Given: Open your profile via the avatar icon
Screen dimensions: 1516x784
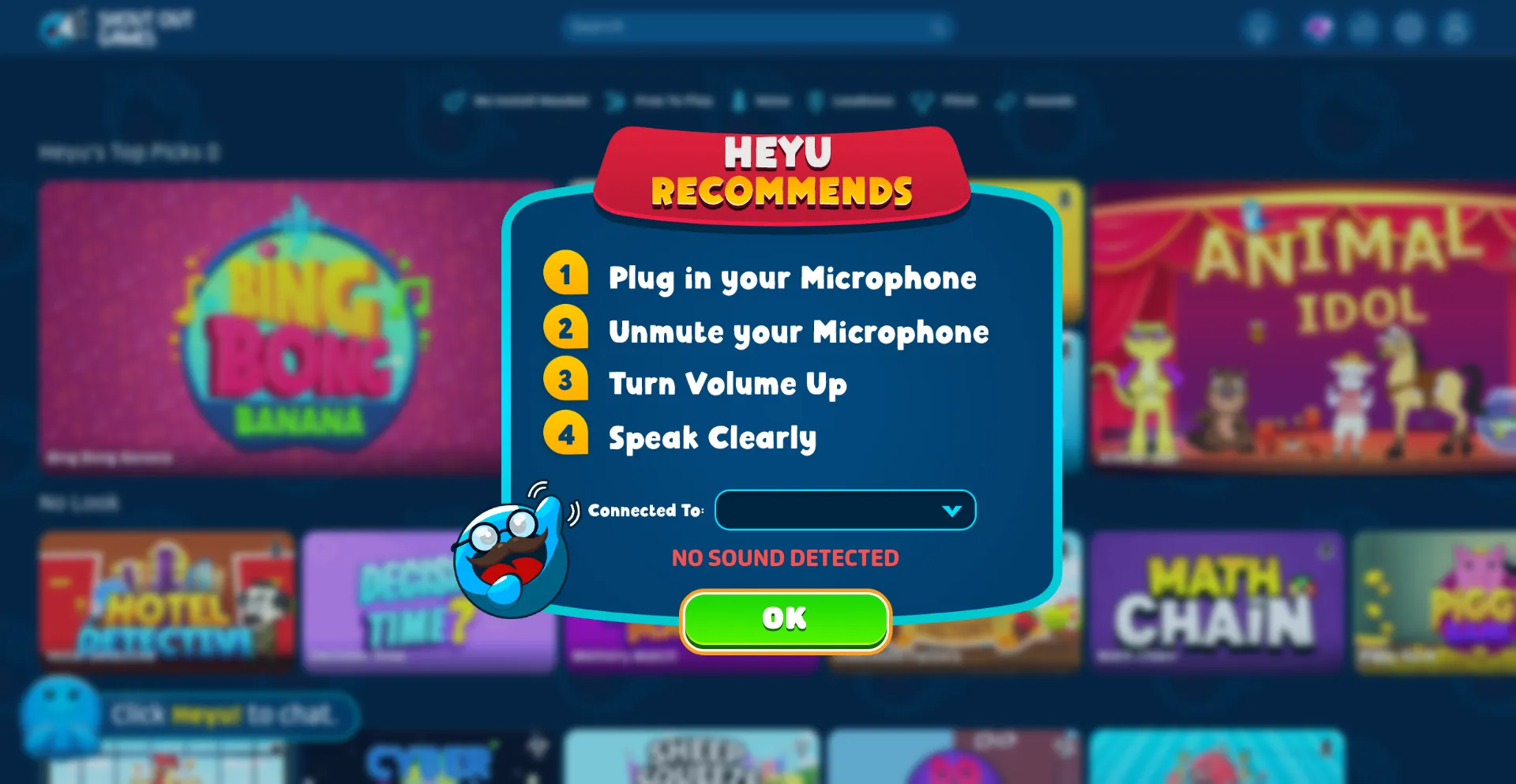Looking at the screenshot, I should [1454, 28].
